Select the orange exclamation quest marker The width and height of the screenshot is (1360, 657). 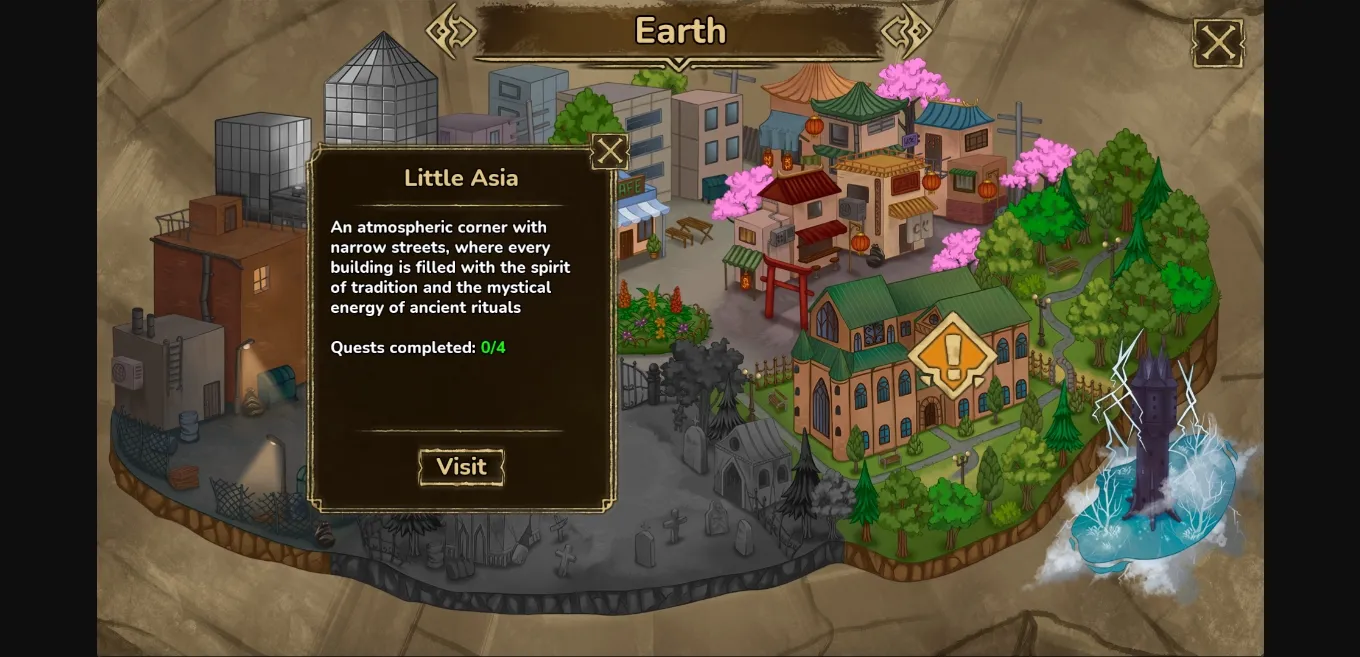click(x=951, y=354)
